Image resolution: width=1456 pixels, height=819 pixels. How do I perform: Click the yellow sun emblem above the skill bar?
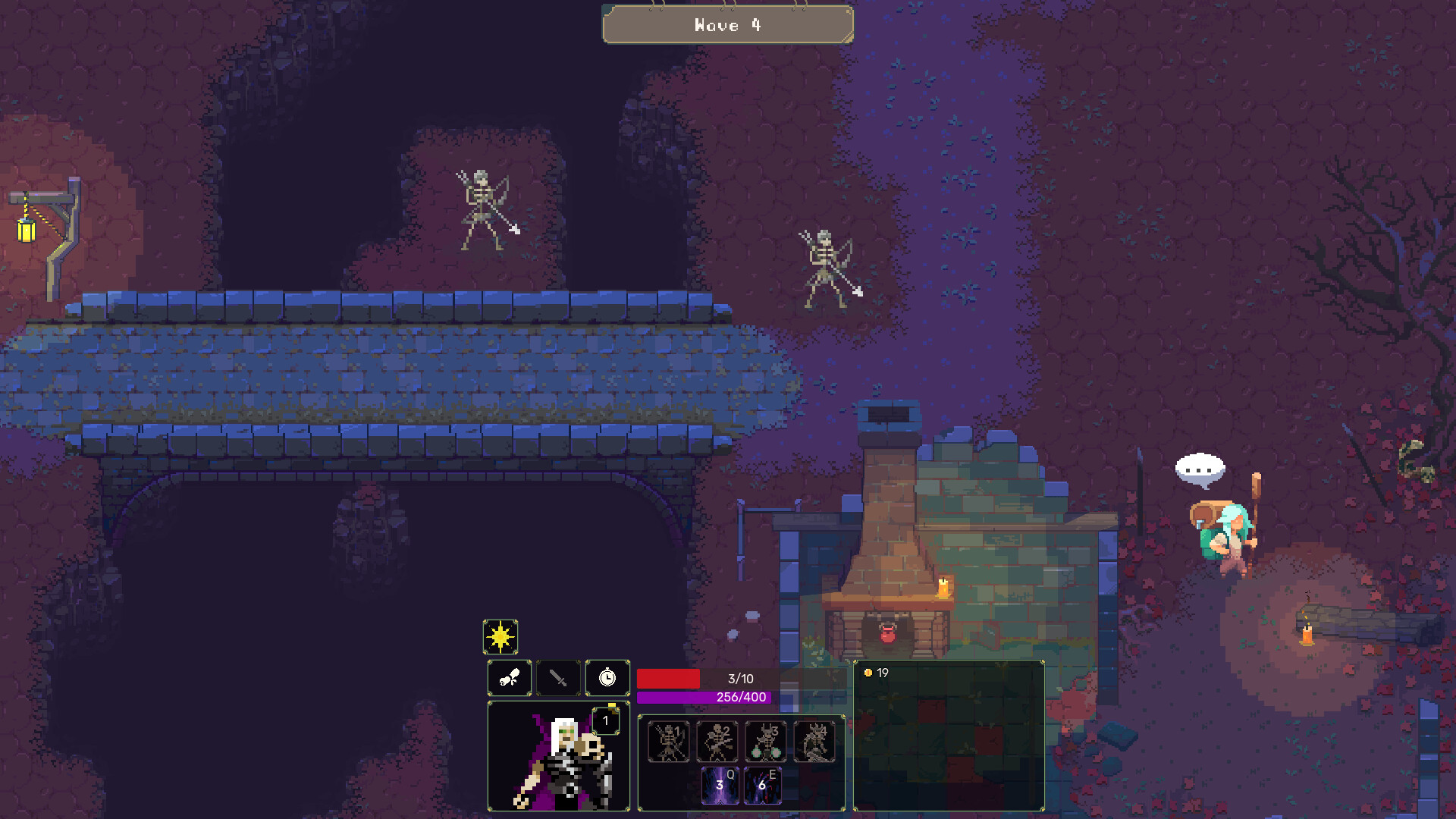point(500,639)
